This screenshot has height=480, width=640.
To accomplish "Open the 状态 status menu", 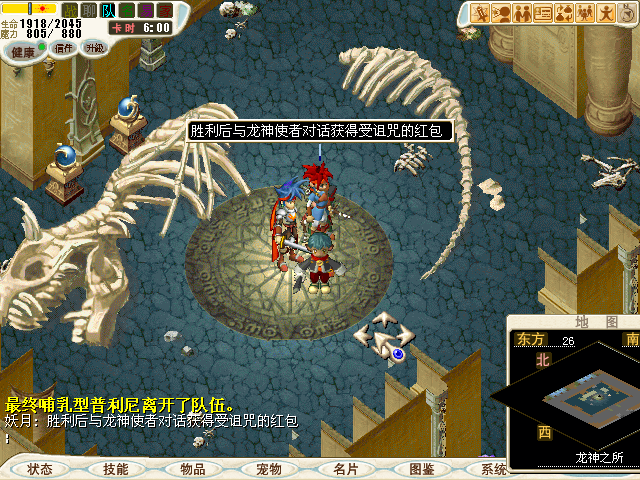I will (x=40, y=469).
